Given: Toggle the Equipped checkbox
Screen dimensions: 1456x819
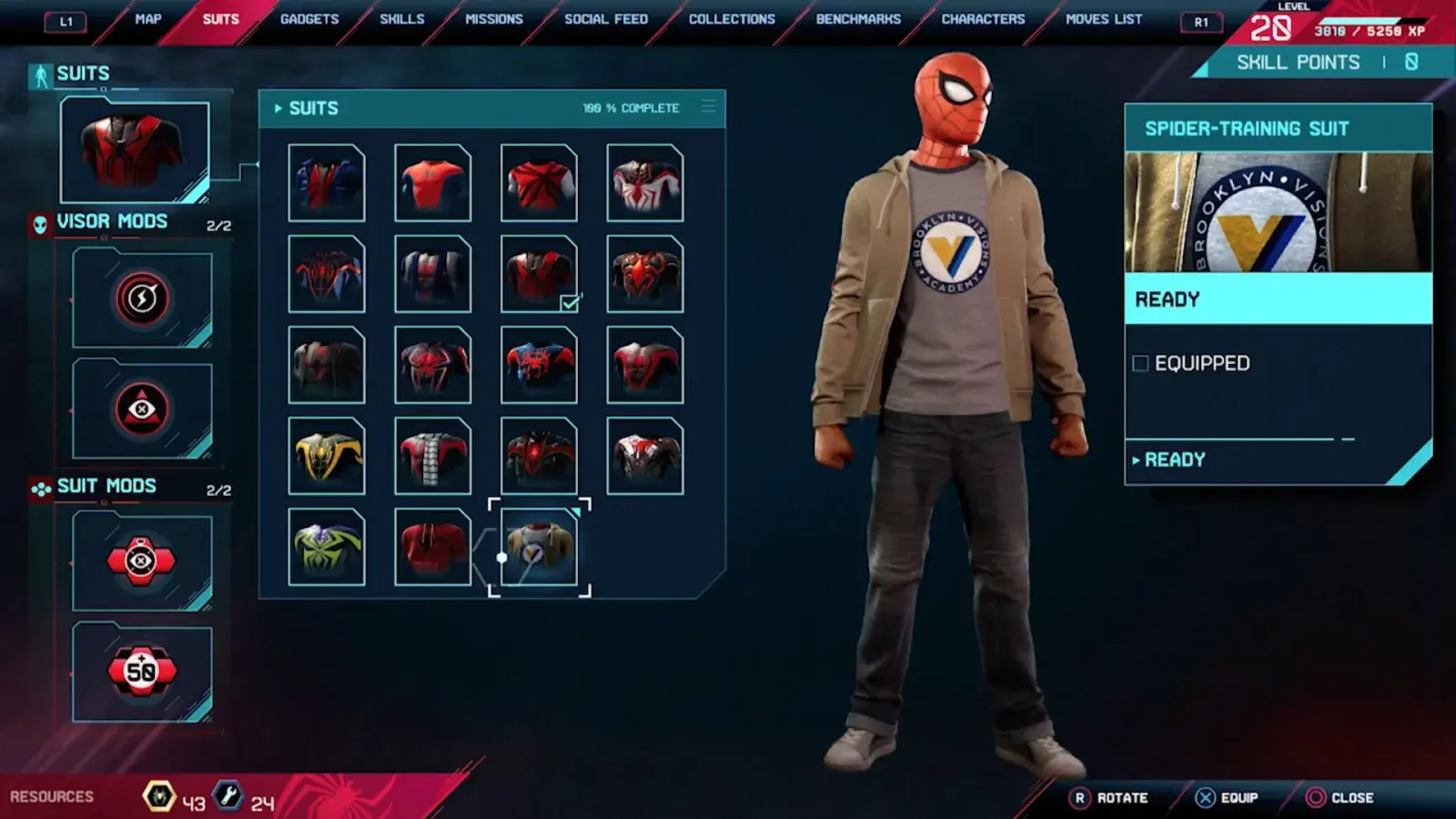Looking at the screenshot, I should (1140, 364).
